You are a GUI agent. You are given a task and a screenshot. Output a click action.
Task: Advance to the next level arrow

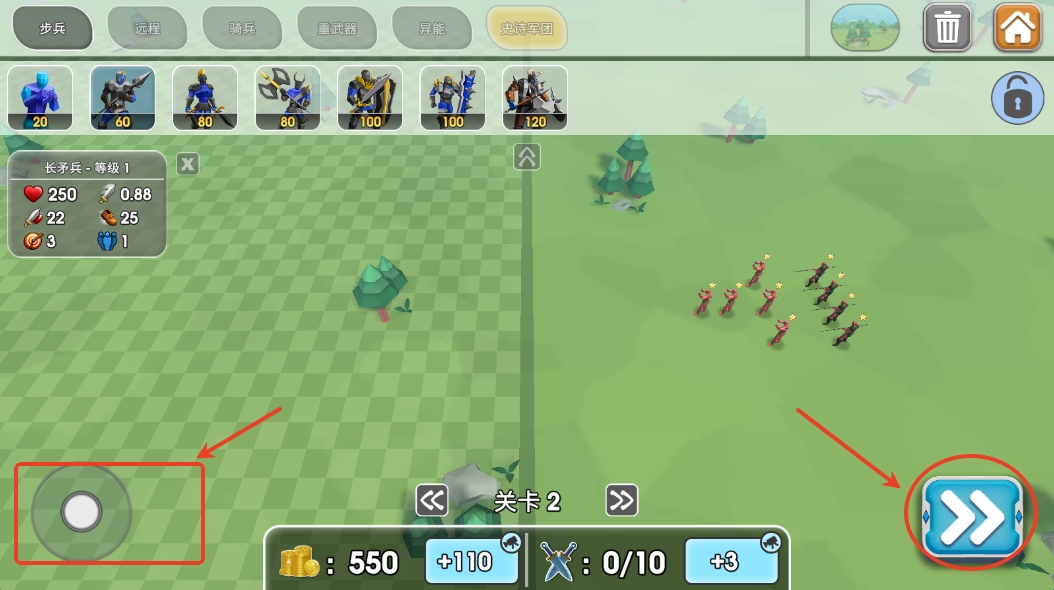[x=622, y=500]
